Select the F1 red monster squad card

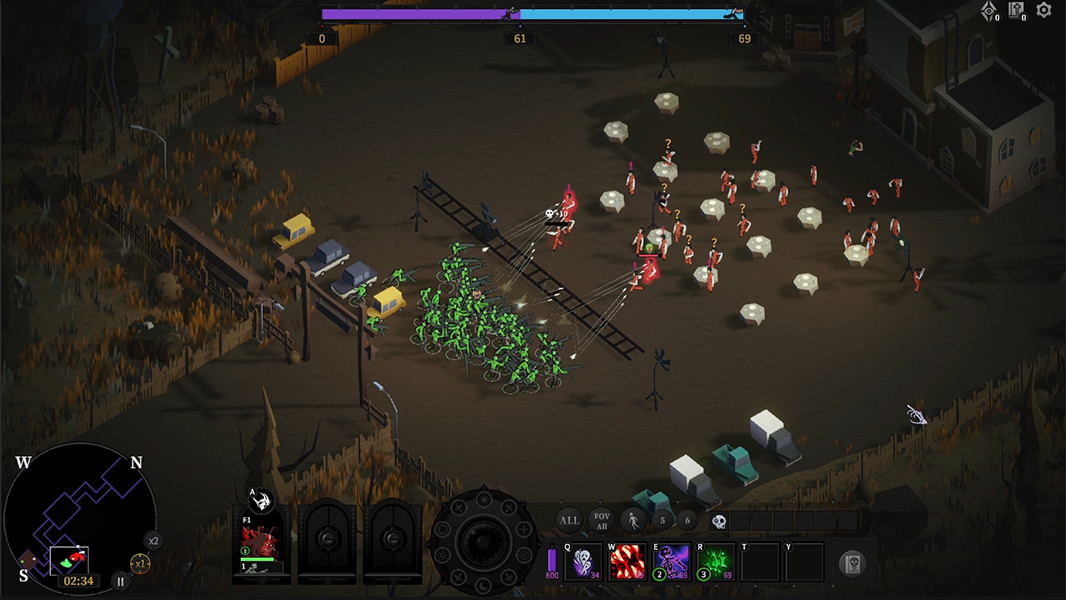click(261, 545)
